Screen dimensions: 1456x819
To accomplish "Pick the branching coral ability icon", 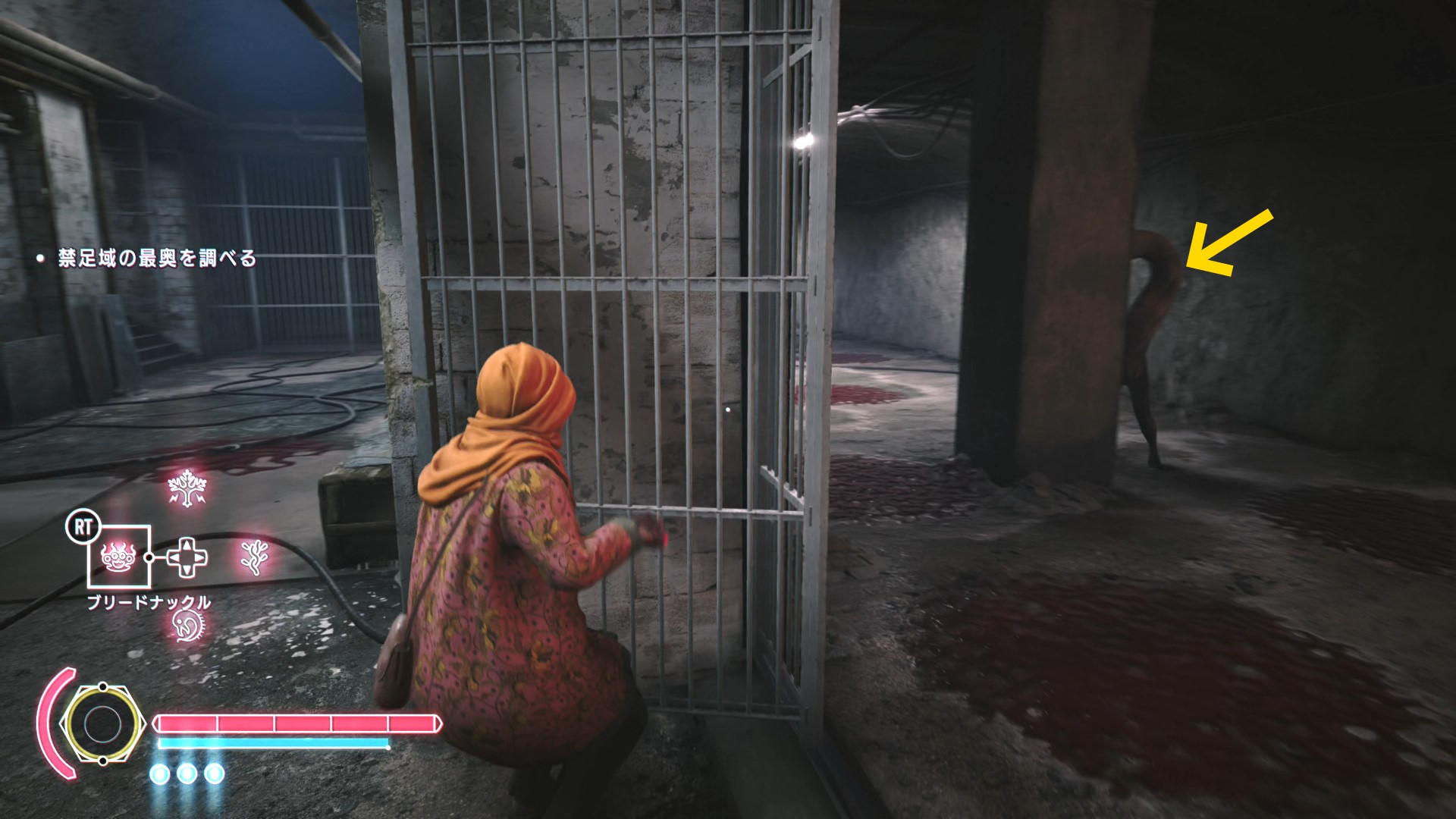I will coord(254,557).
